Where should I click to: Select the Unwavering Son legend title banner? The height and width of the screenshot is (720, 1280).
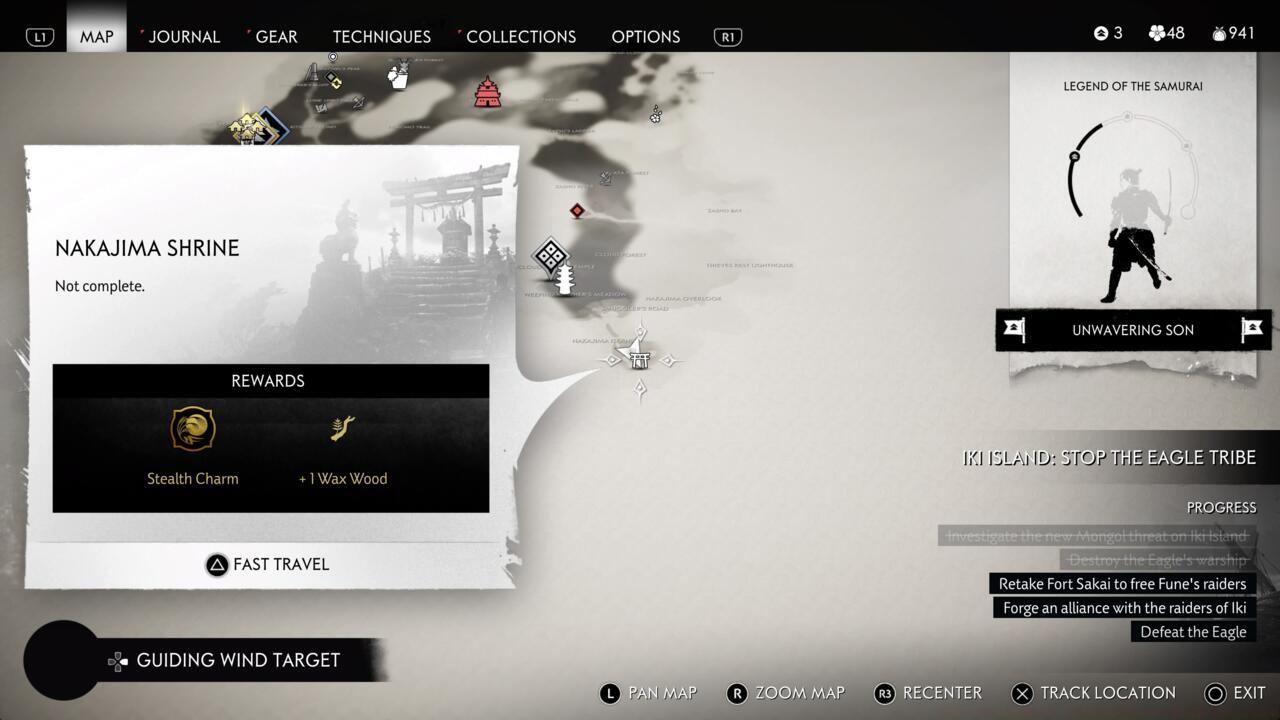point(1133,330)
